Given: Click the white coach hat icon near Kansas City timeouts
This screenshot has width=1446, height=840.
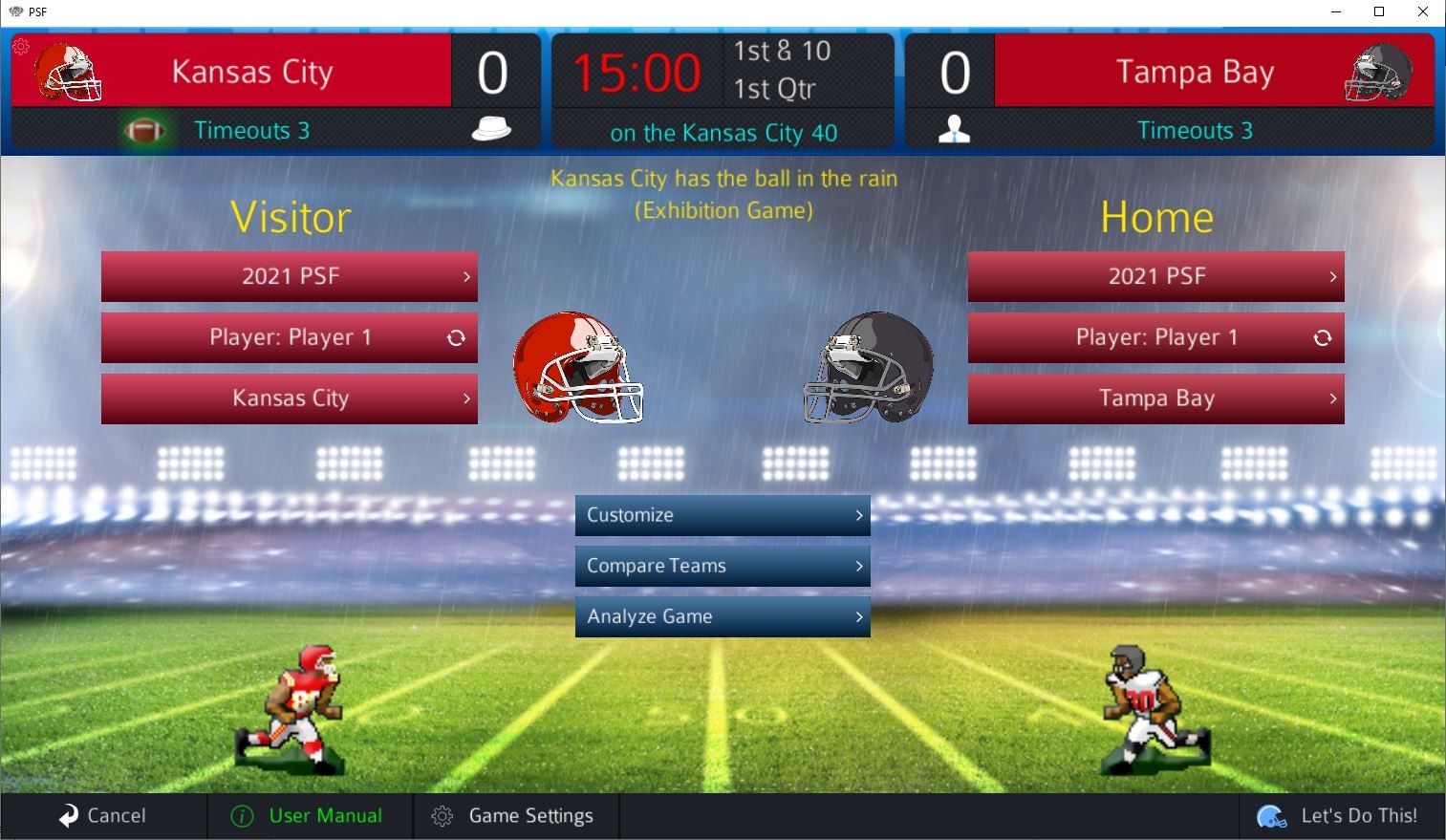Looking at the screenshot, I should click(490, 129).
